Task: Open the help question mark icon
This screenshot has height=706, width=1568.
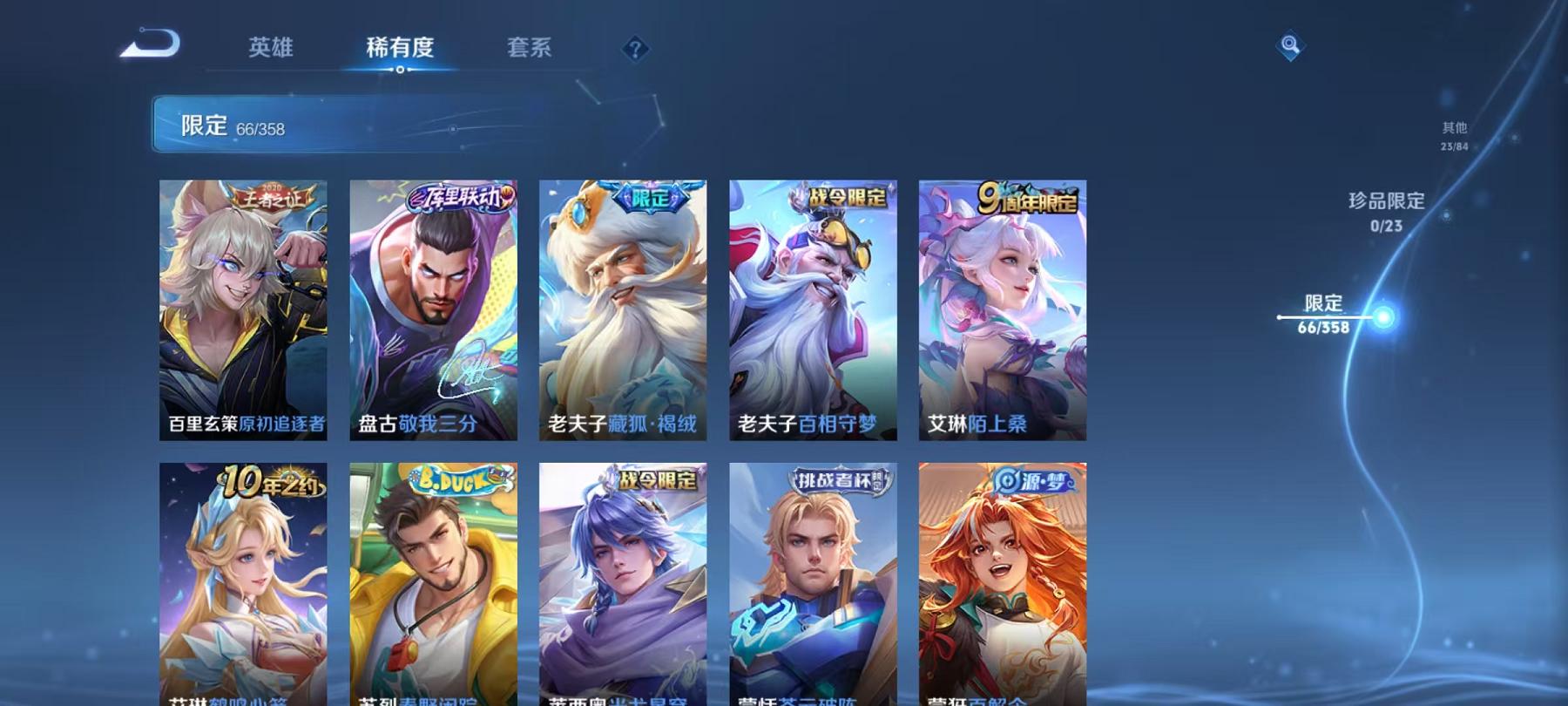Action: click(x=634, y=50)
